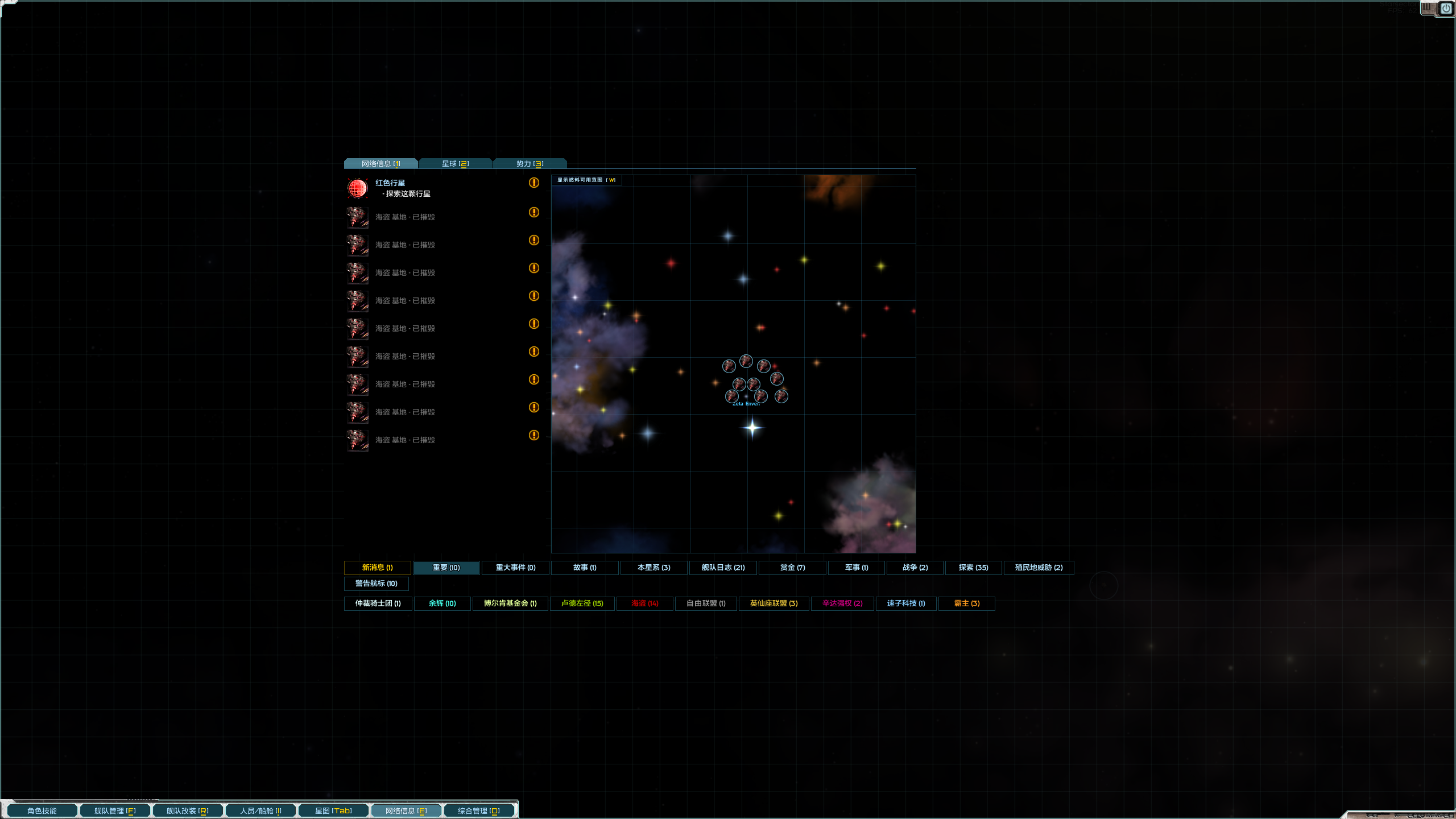Click the exclamation icon on the last pirate entry
Viewport: 1456px width, 819px height.
click(x=534, y=435)
